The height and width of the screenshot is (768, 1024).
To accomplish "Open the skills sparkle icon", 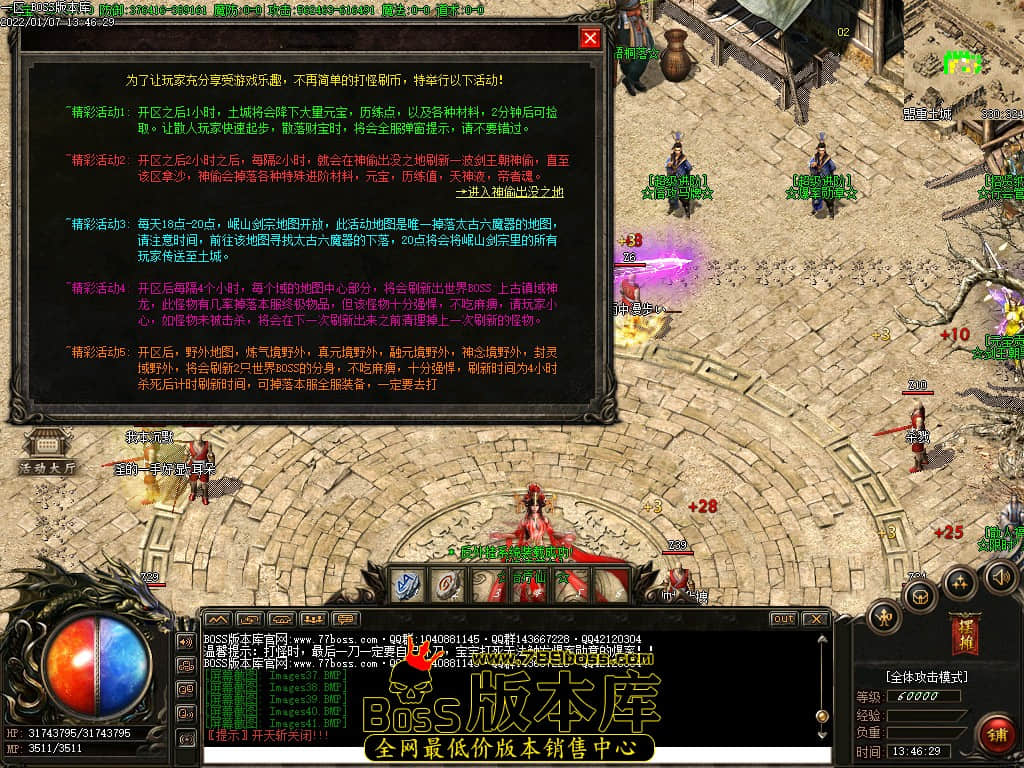I will pos(960,581).
